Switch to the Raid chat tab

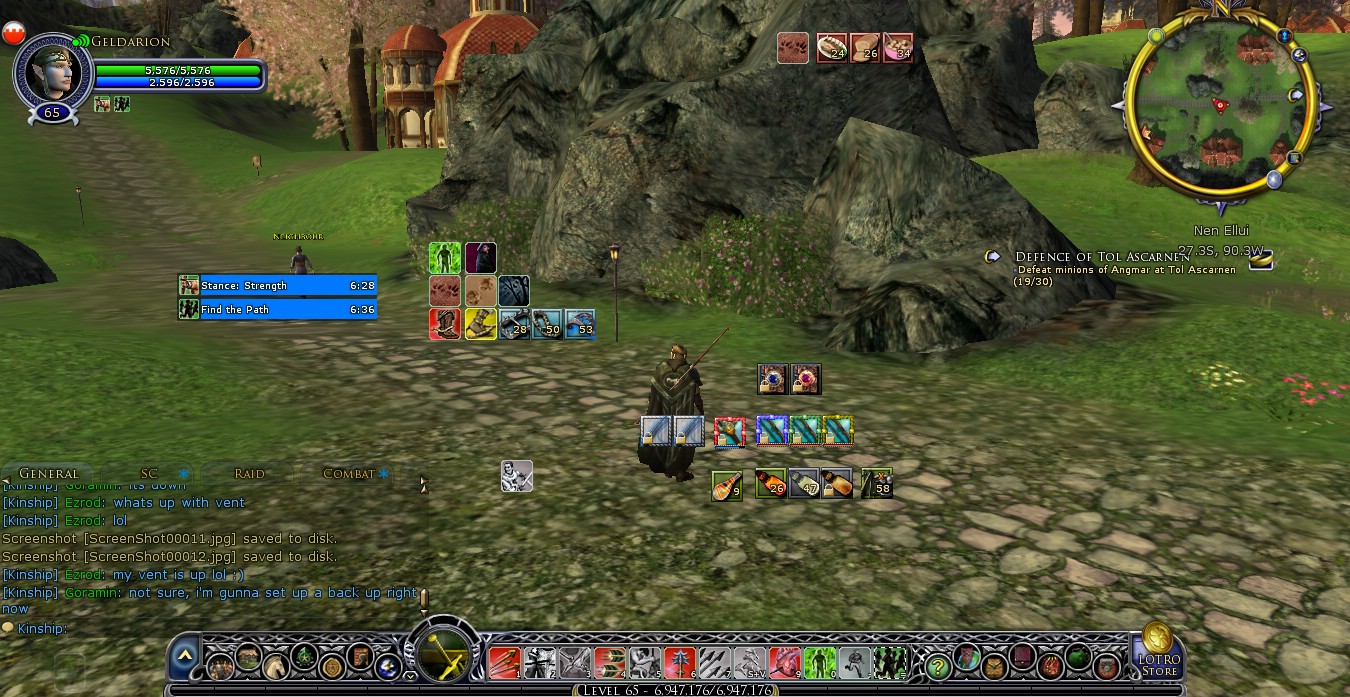coord(249,473)
